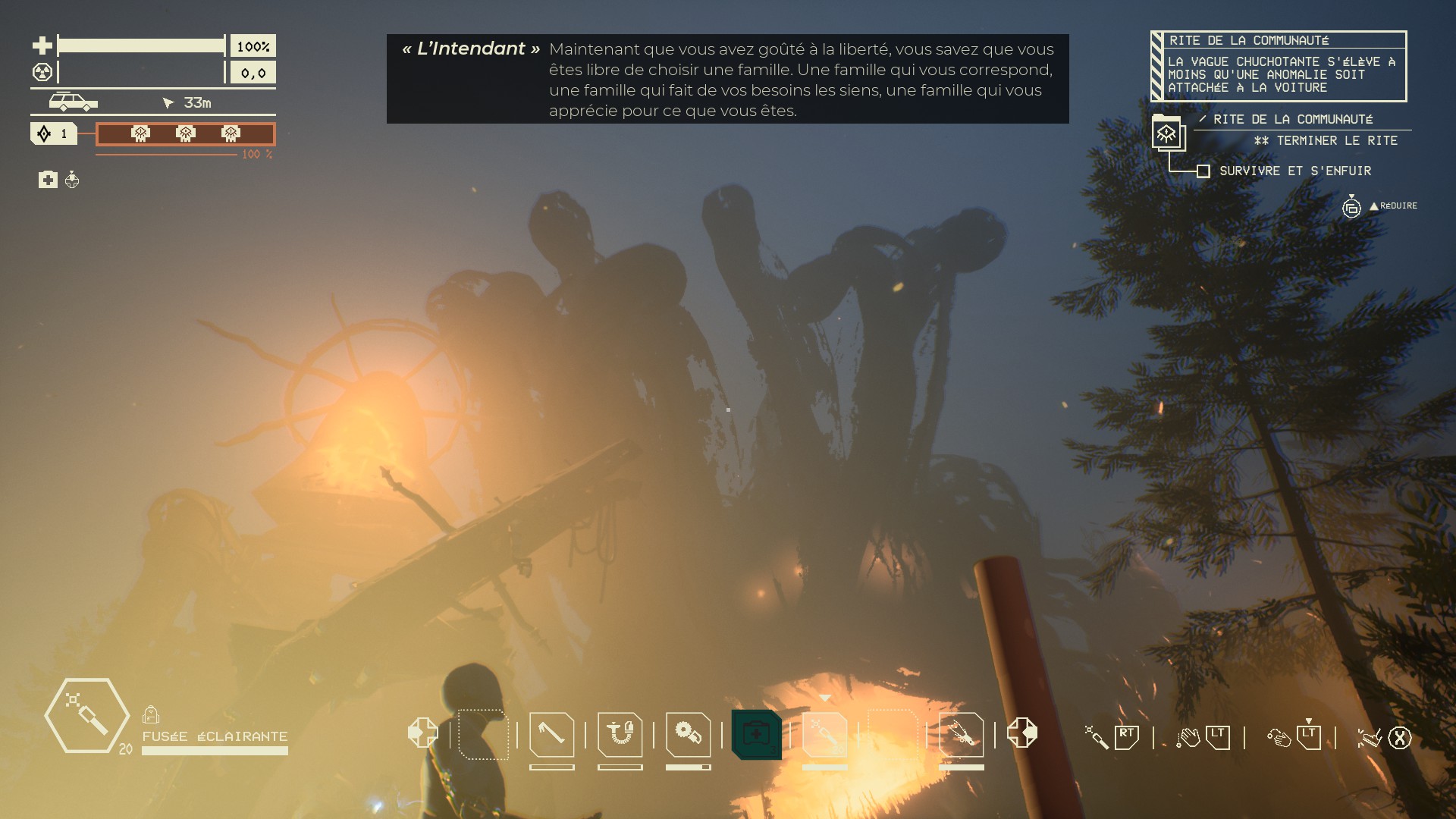
Task: Click the Rite de la communauté quest icon
Action: 1166,134
